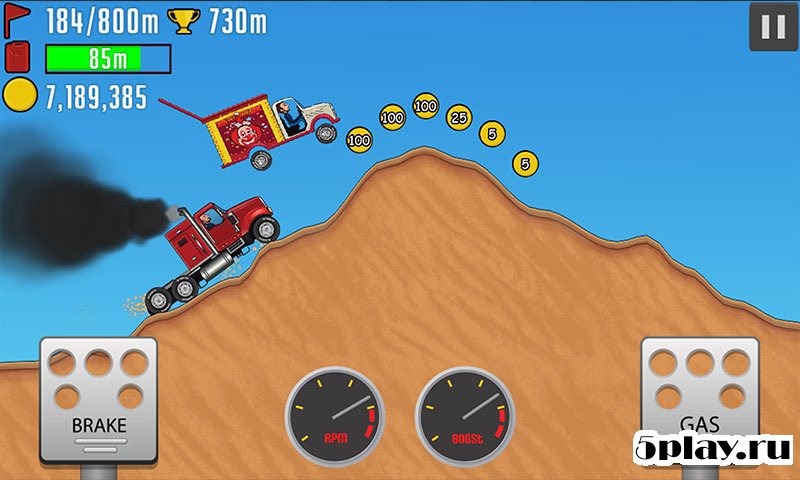Screen dimensions: 800x480
Task: Tap the BRAKE pedal
Action: 98,398
